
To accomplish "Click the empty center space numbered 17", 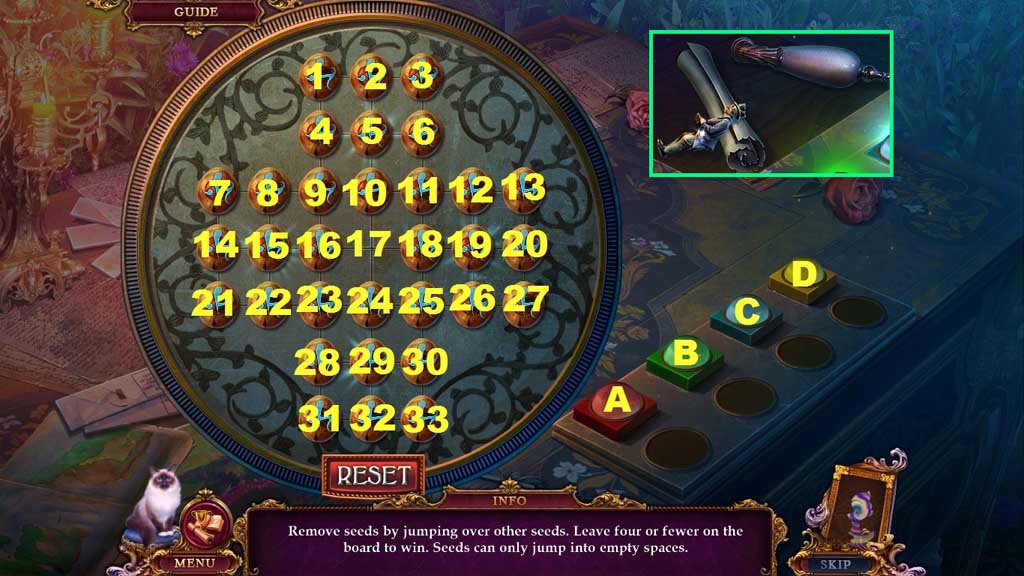I will 371,244.
